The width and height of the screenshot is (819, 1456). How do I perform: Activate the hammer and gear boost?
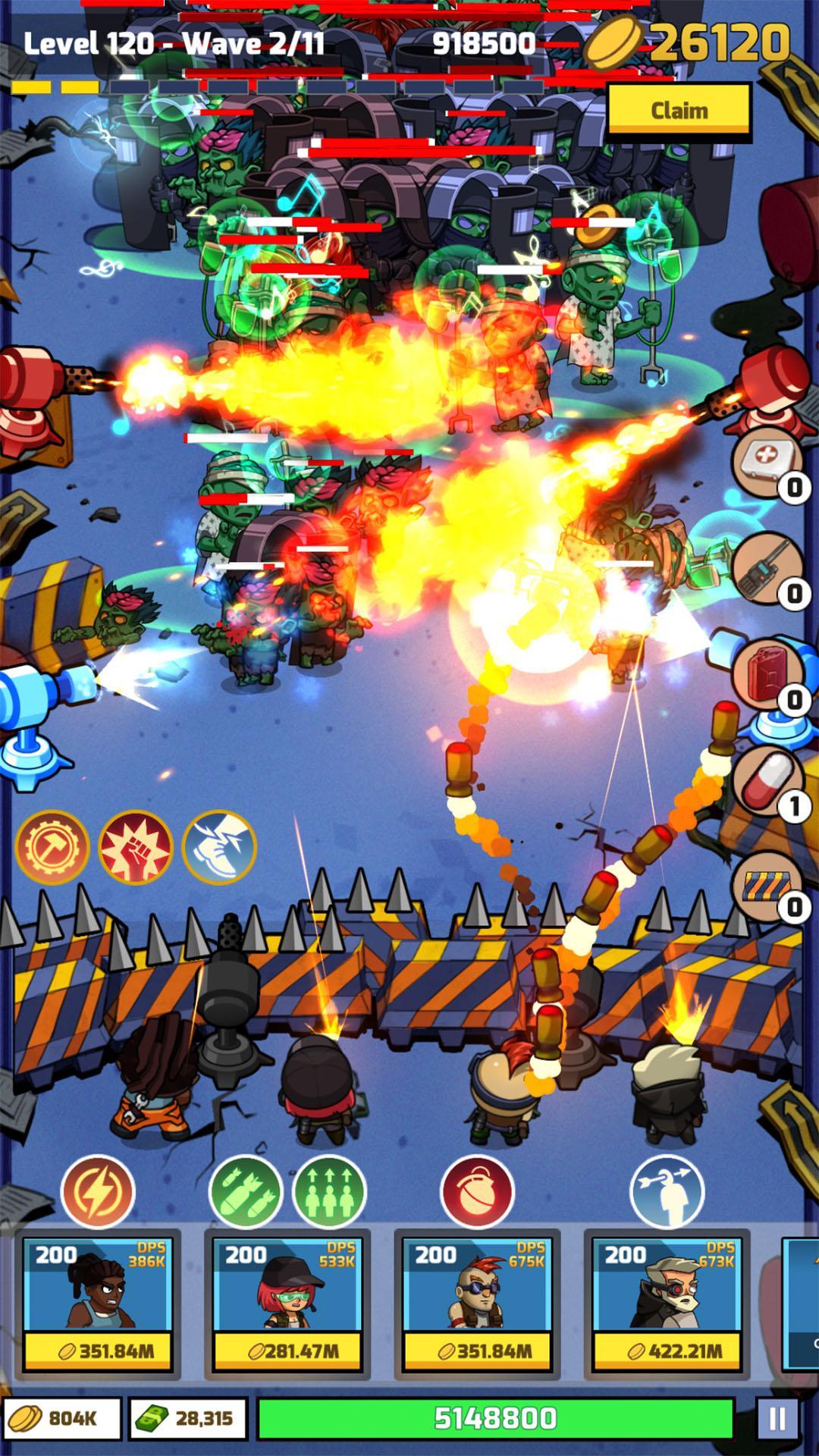[x=52, y=848]
